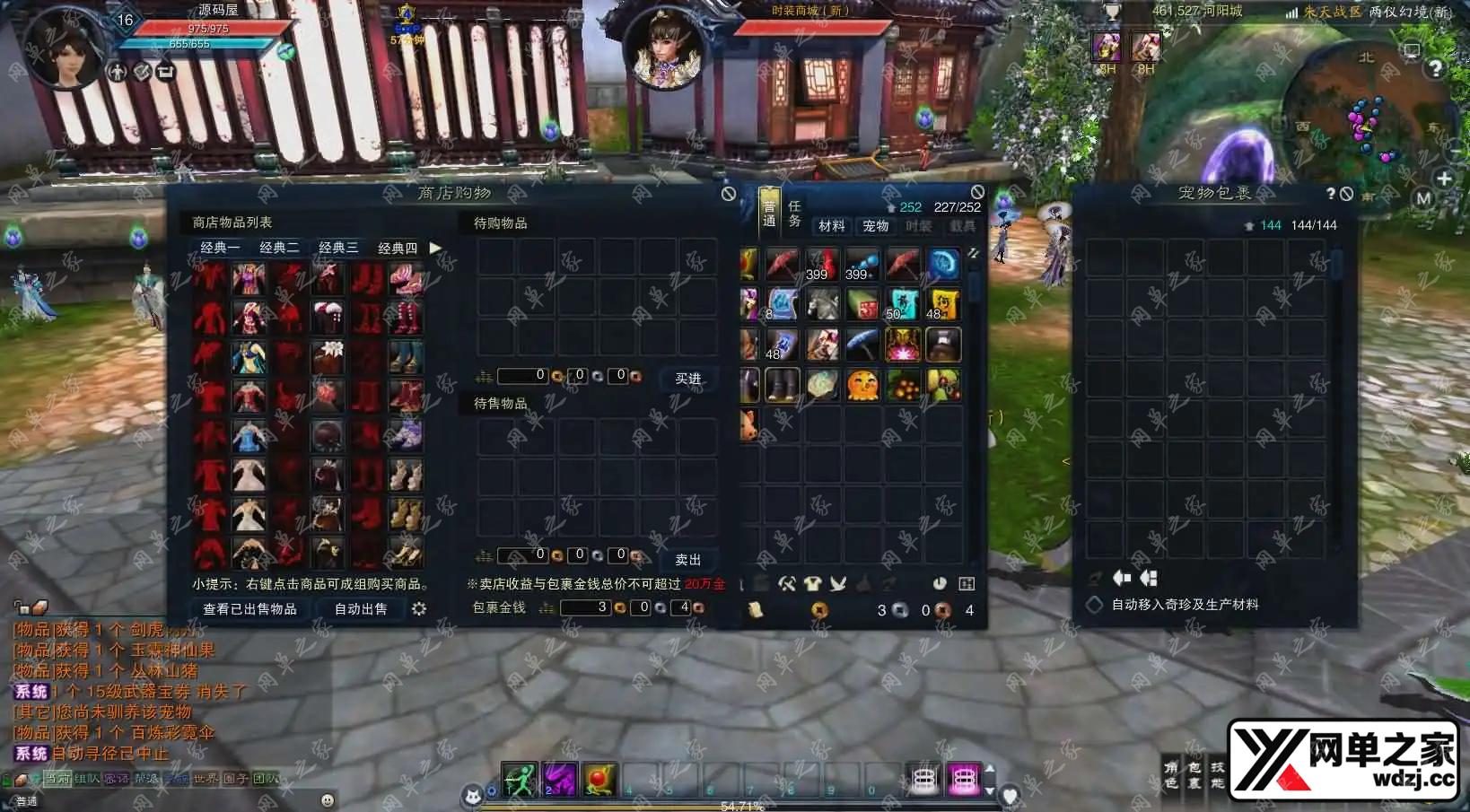The height and width of the screenshot is (812, 1470).
Task: Select the 经典四 shop tab
Action: tap(398, 248)
